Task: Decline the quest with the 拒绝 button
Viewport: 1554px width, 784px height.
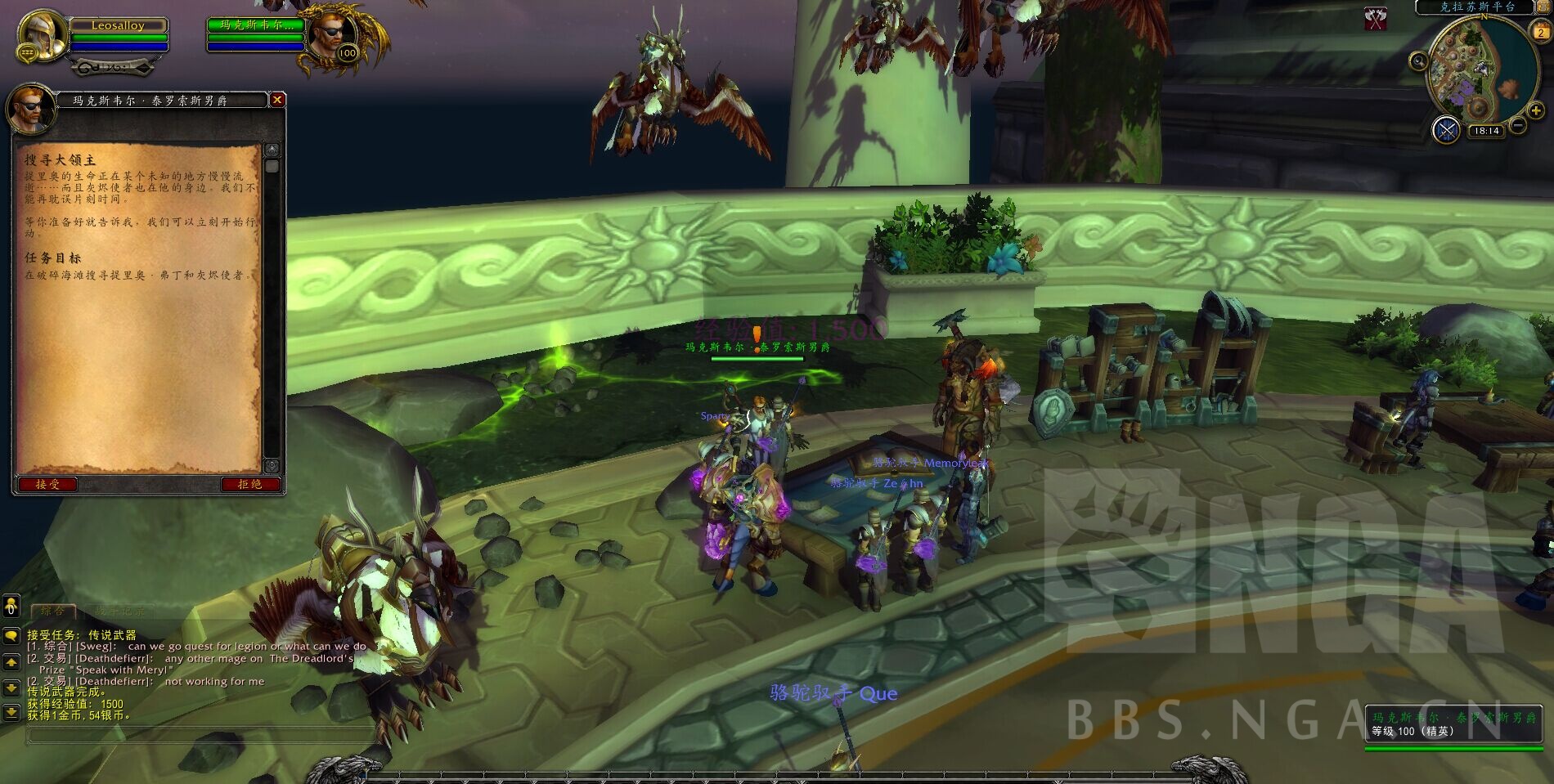Action: [x=249, y=484]
